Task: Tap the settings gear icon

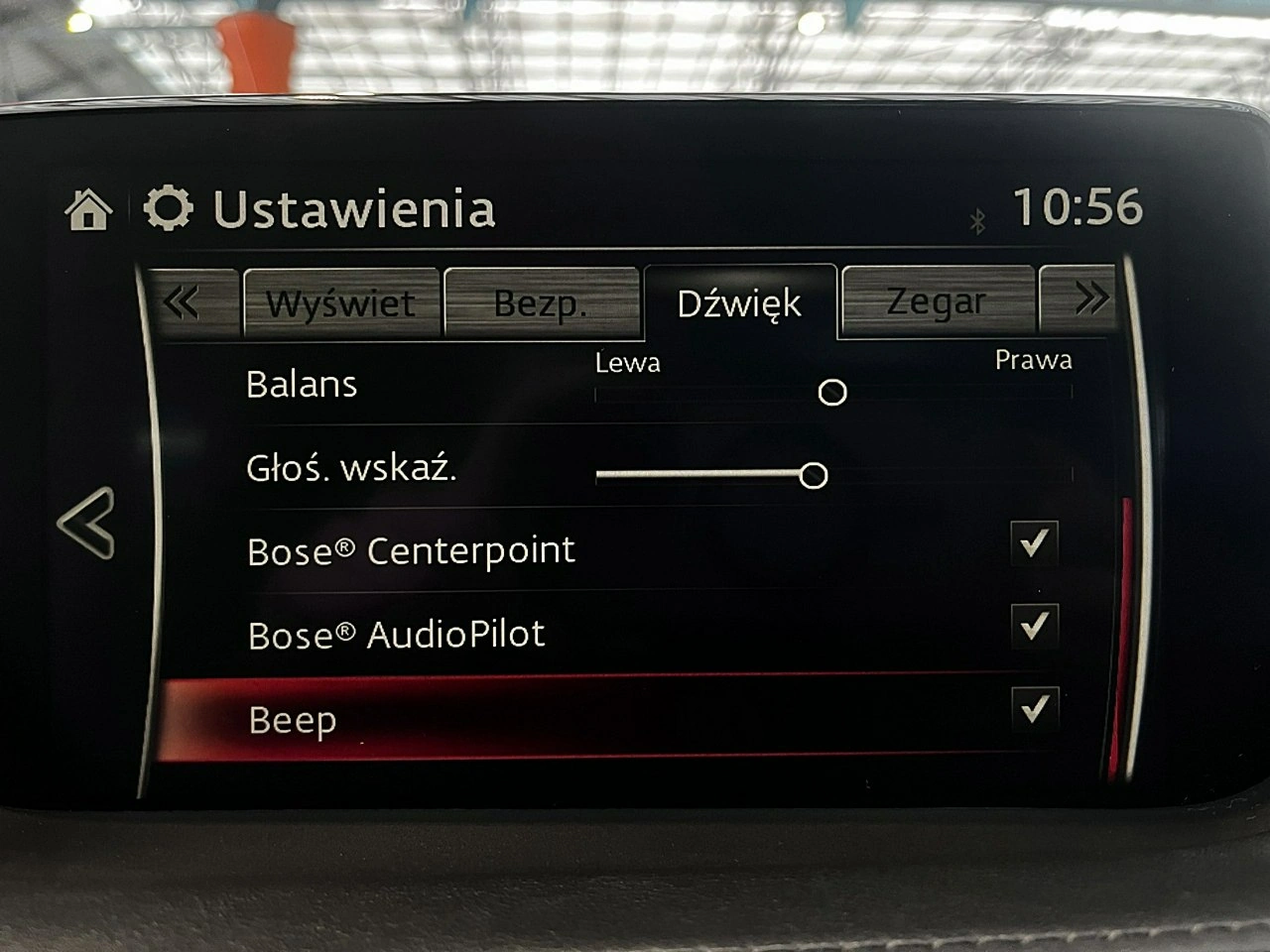Action: (x=167, y=208)
